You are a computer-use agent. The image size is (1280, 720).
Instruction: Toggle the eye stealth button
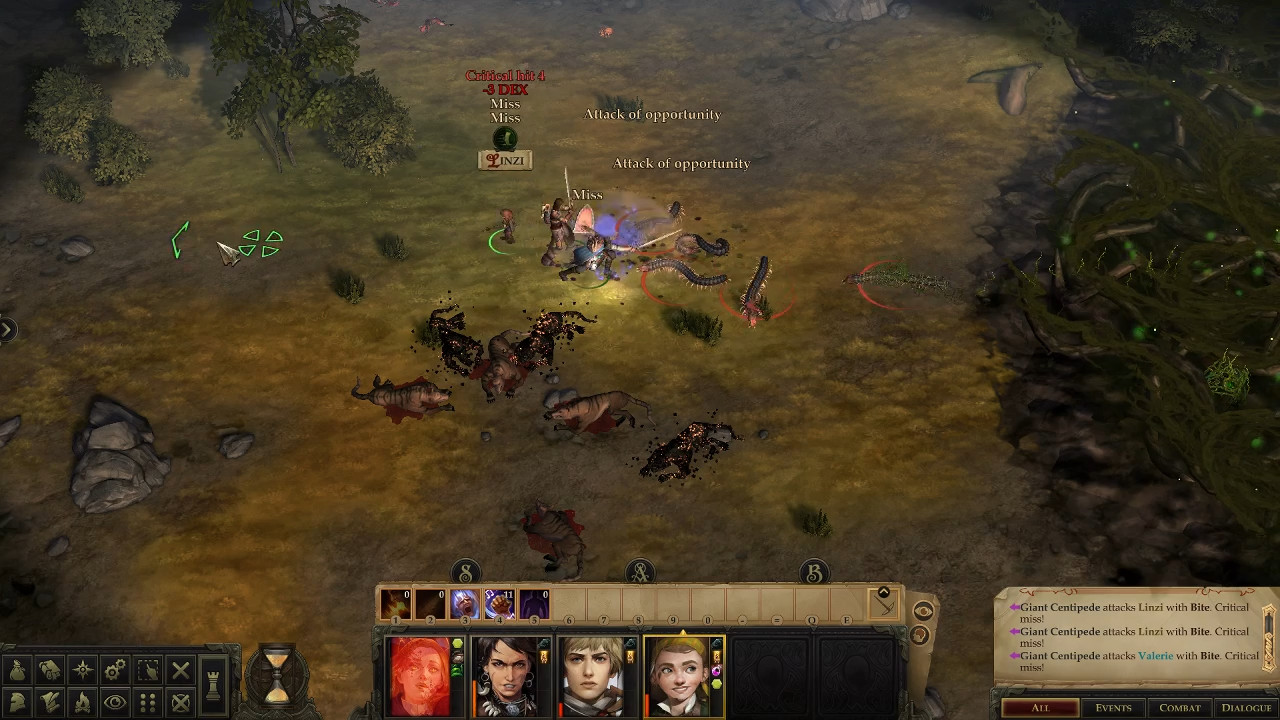pyautogui.click(x=115, y=702)
